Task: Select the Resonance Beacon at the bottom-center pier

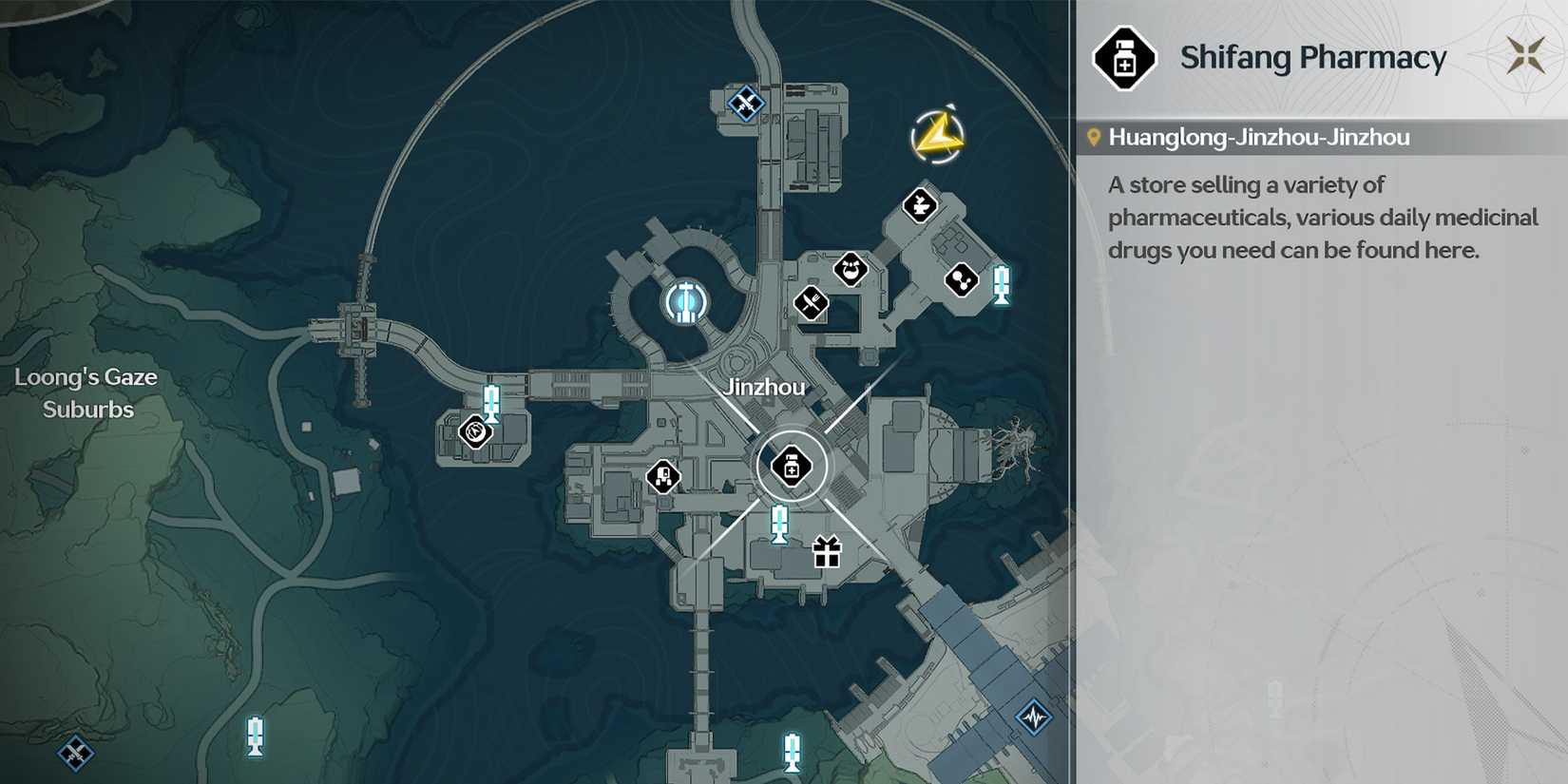Action: [x=790, y=752]
